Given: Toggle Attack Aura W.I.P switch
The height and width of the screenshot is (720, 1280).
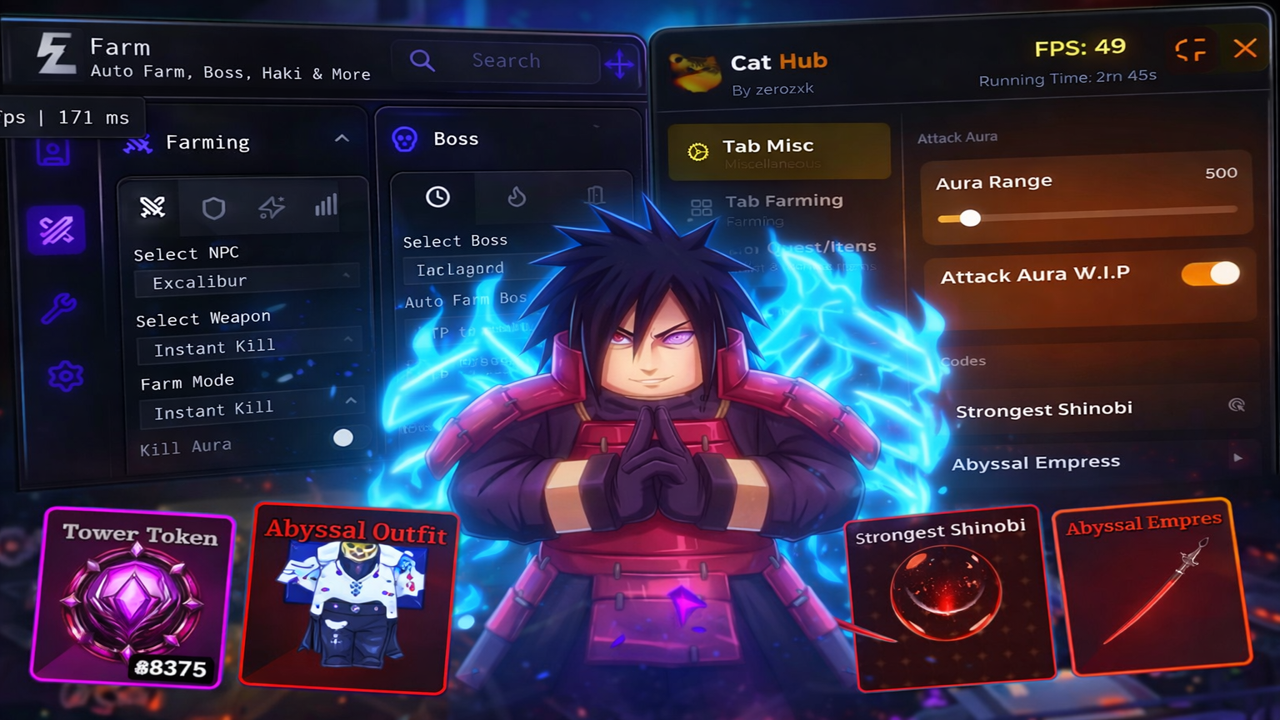Looking at the screenshot, I should (1210, 274).
